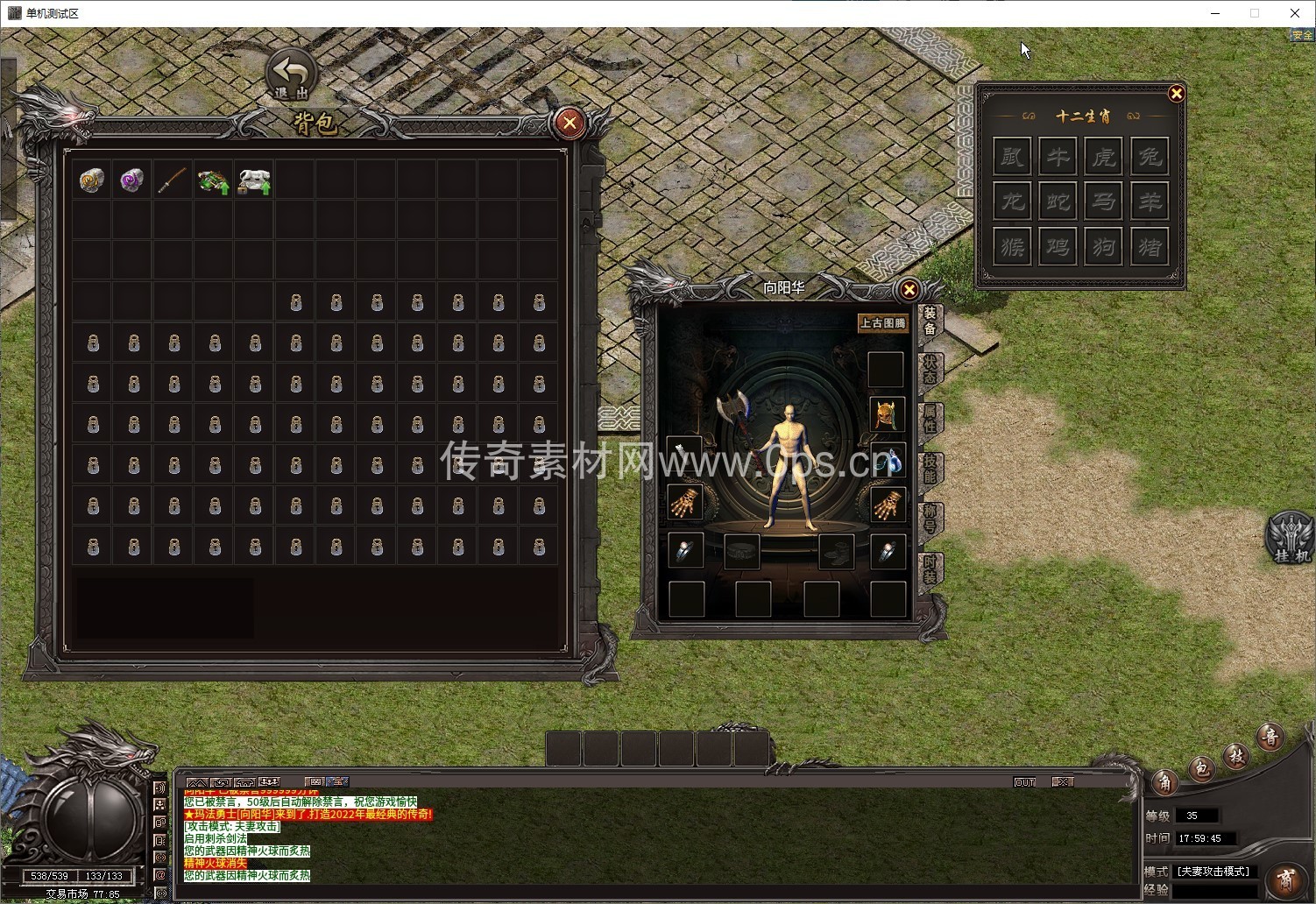Click the 退出 back arrow button
The width and height of the screenshot is (1316, 904).
[291, 74]
